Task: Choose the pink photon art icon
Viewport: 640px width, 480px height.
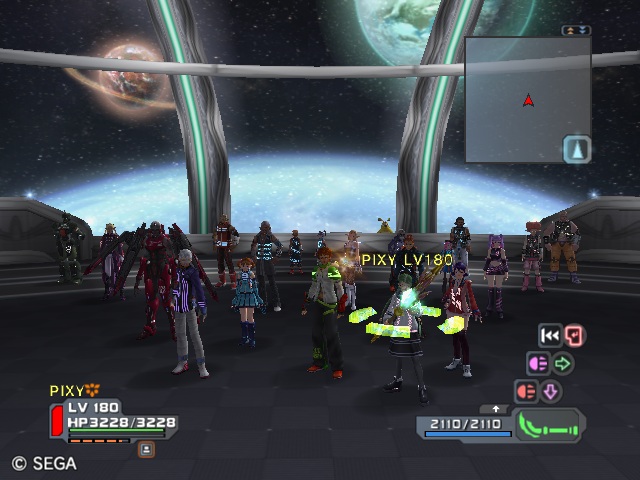Action: coord(538,364)
